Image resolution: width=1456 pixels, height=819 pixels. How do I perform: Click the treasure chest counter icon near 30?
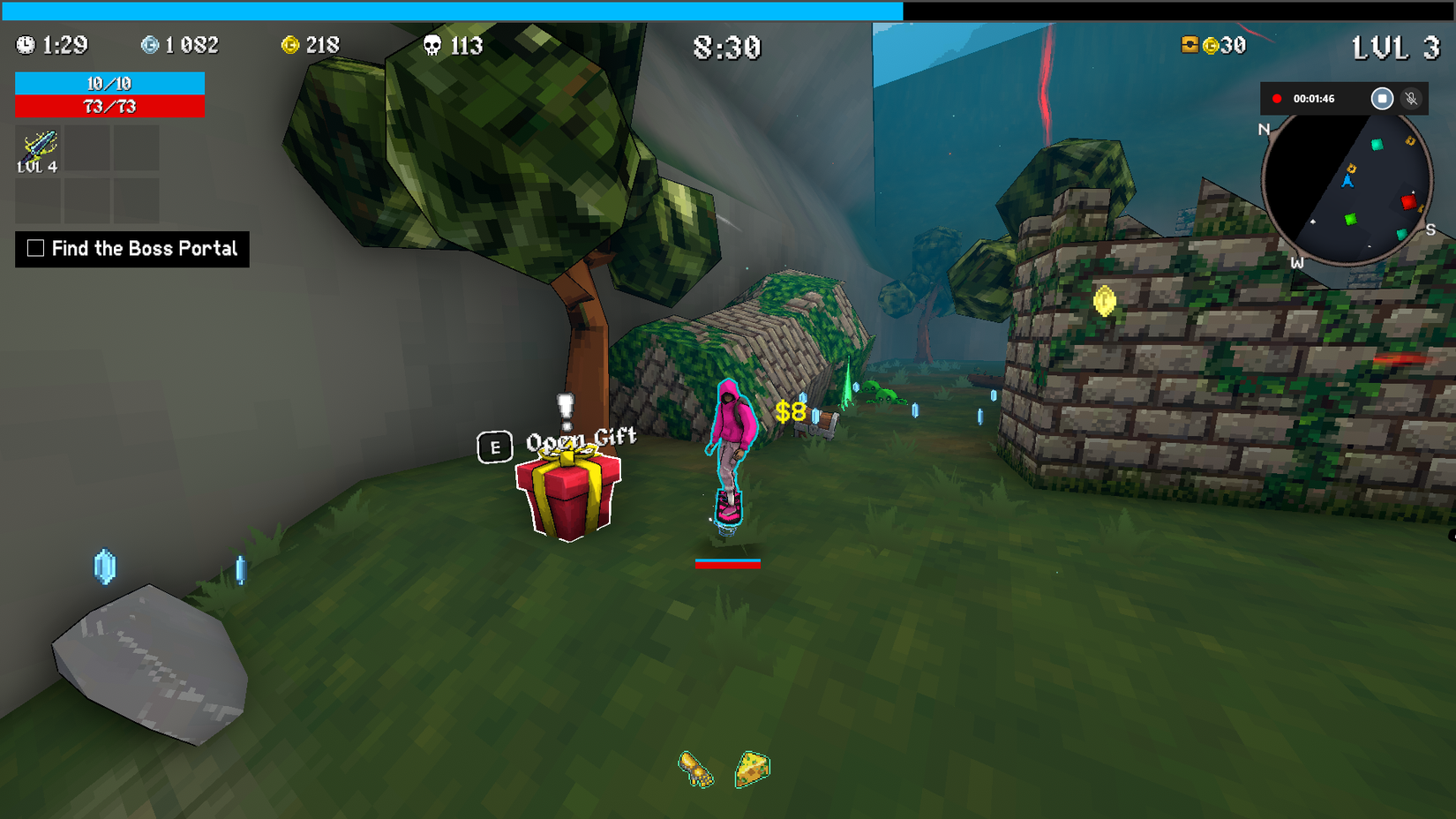coord(1191,46)
